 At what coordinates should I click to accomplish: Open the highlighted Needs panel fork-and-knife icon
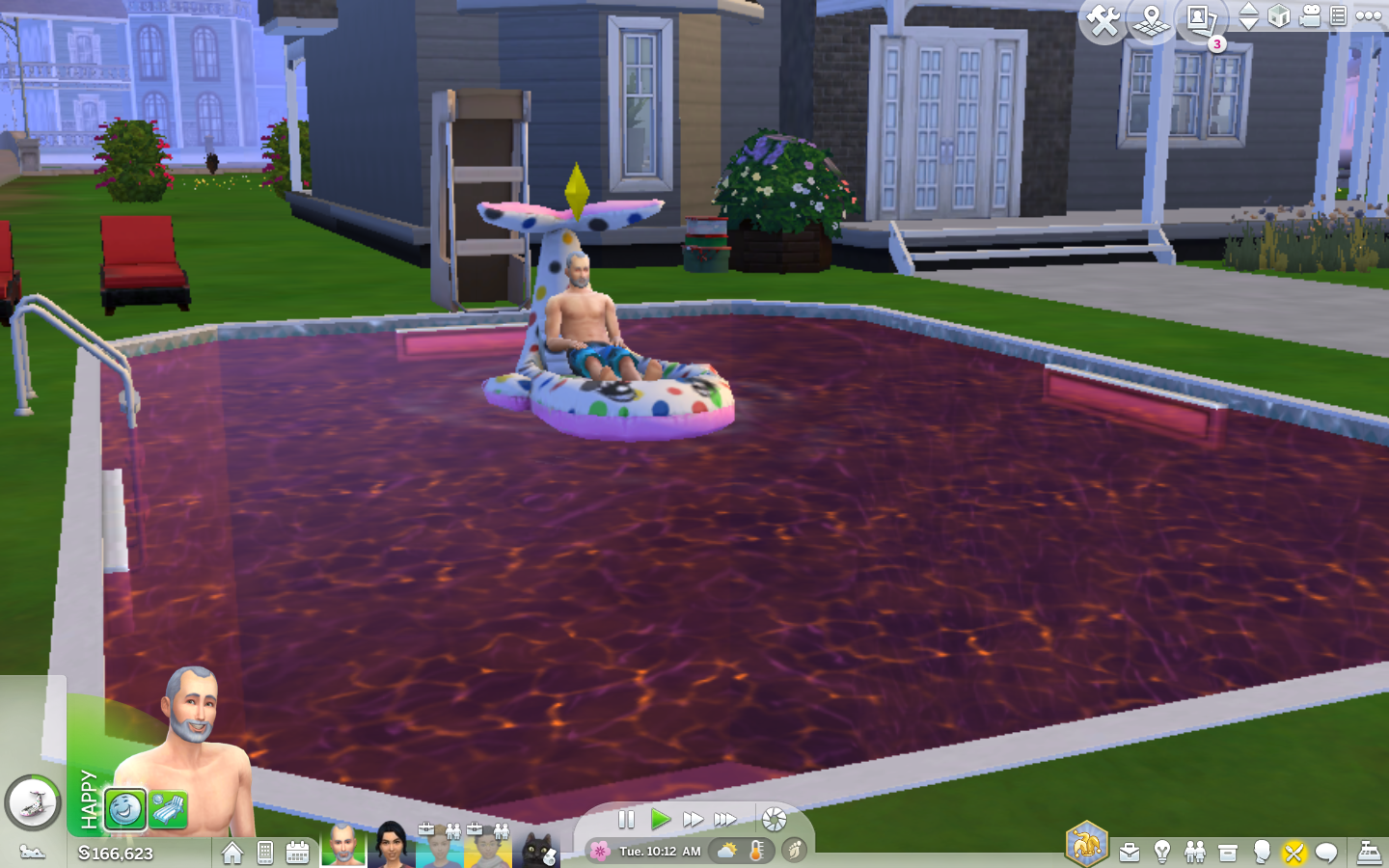pos(1295,852)
